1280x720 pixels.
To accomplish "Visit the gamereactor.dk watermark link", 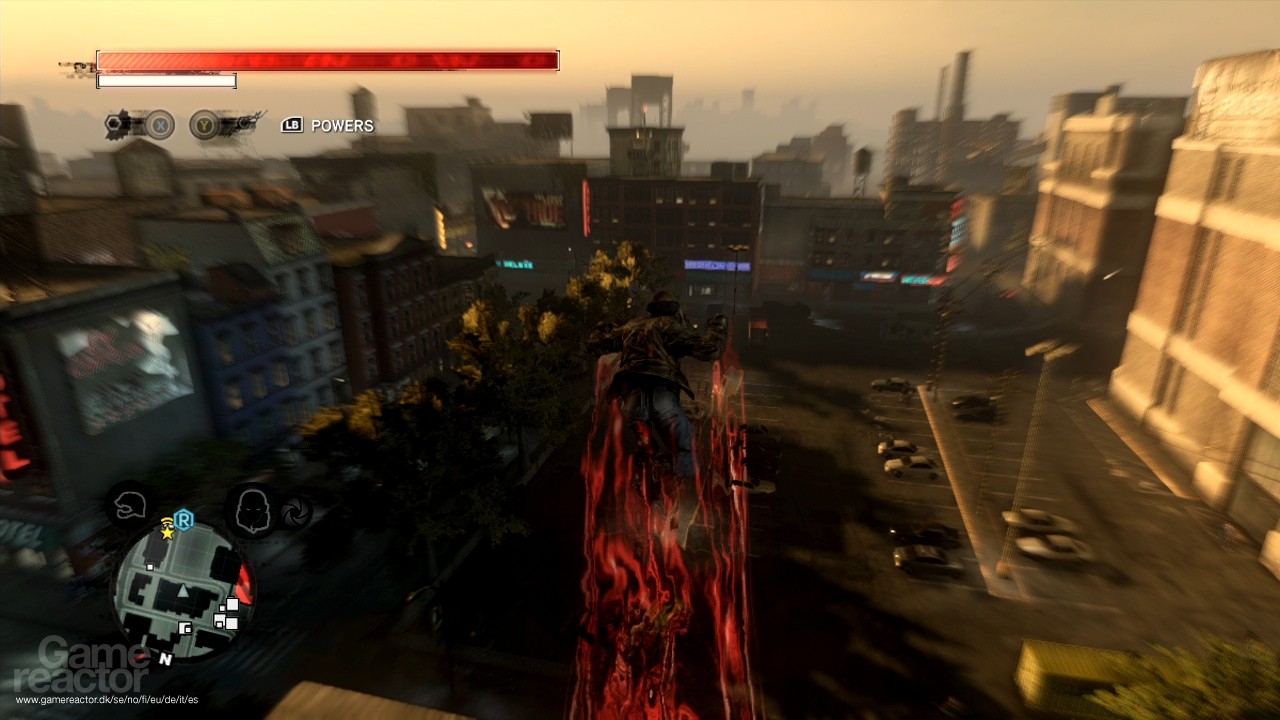I will (106, 699).
